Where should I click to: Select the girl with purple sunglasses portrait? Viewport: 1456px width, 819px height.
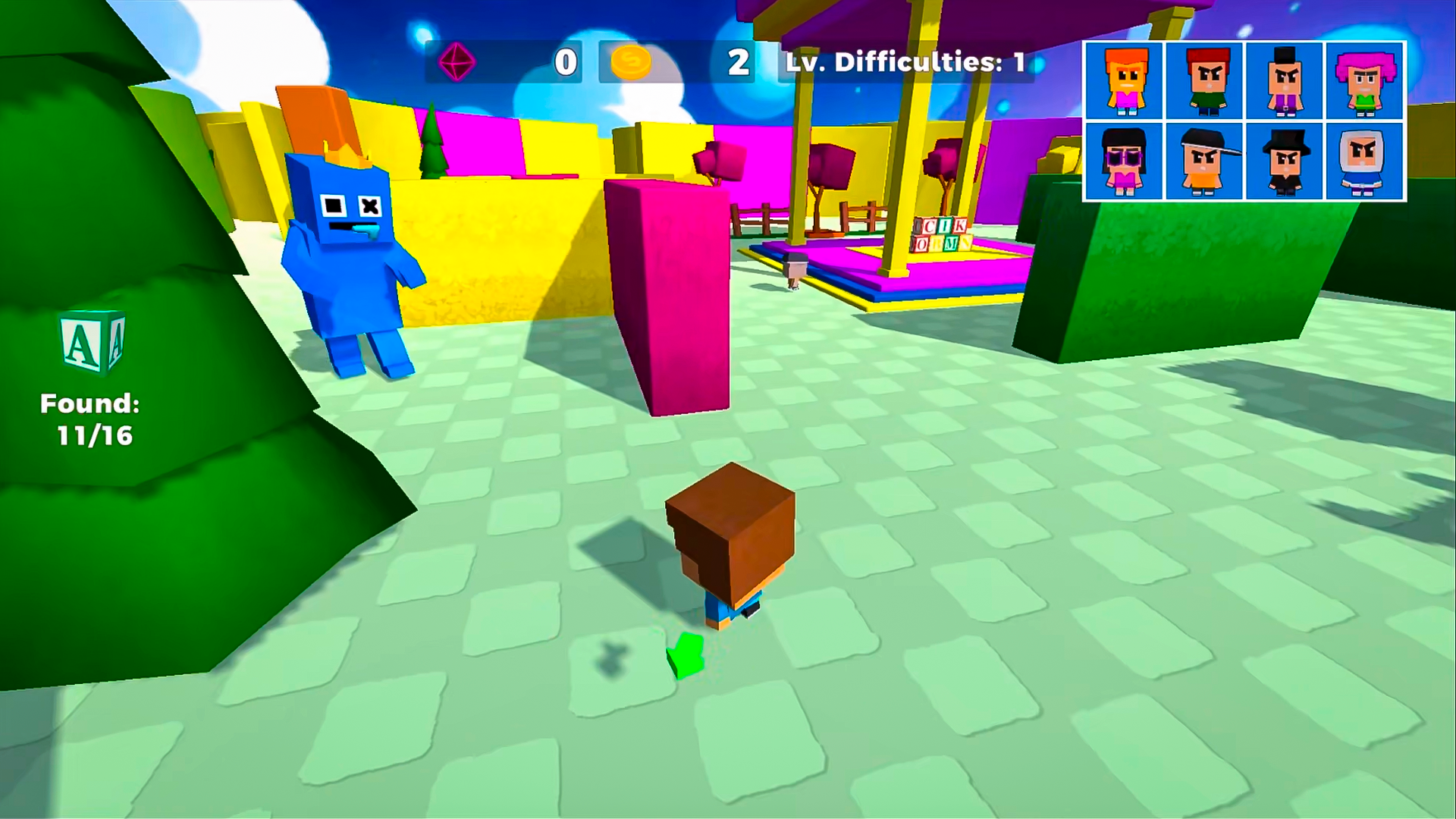coord(1122,162)
